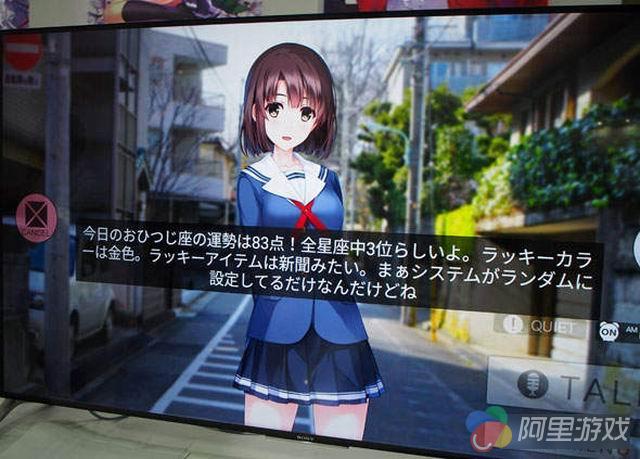
Task: Start voice input with the Talk button
Action: [x=567, y=385]
